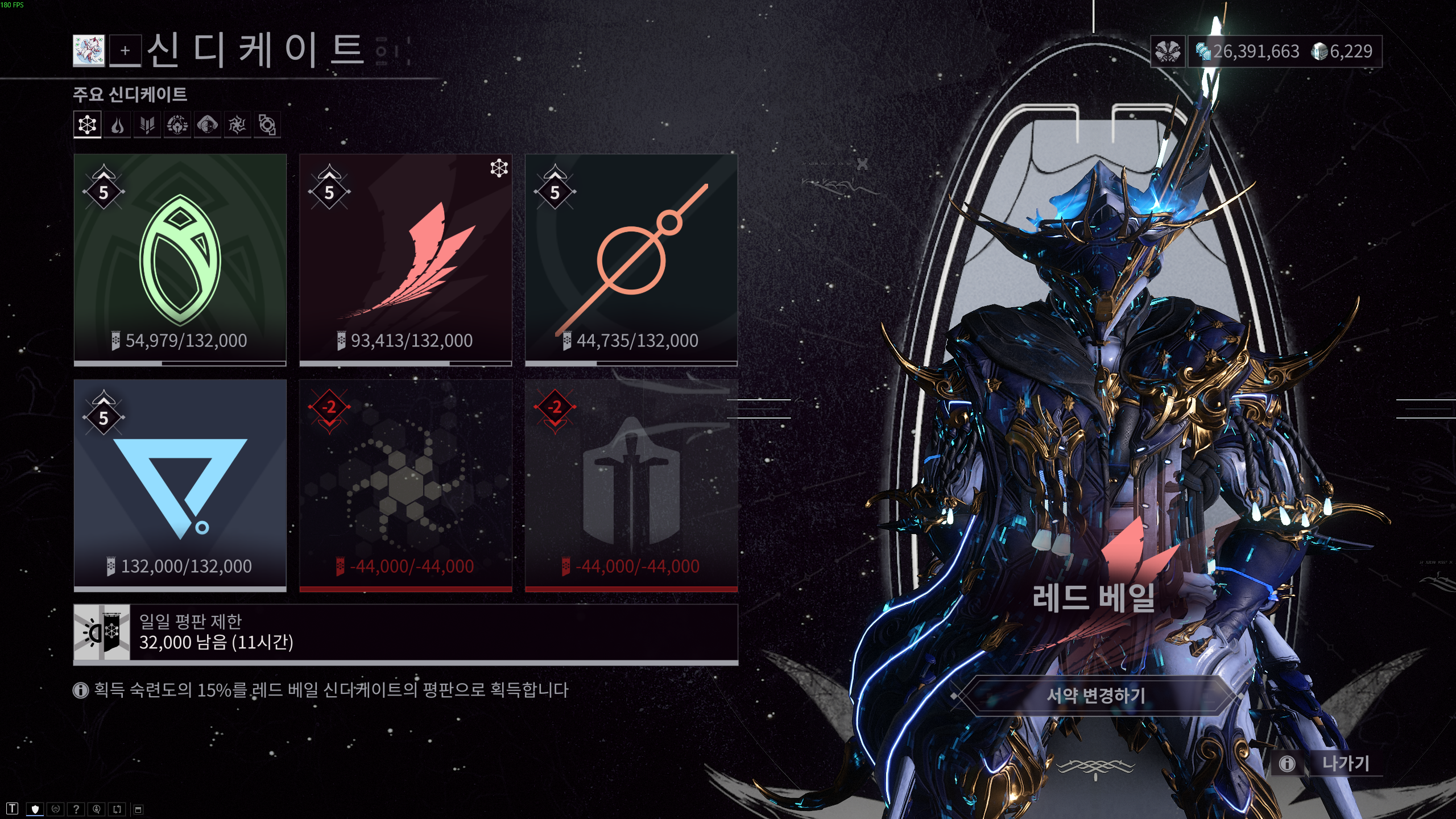
Task: Open the hexagon-pattern syndicate card at rank -2
Action: [x=406, y=485]
